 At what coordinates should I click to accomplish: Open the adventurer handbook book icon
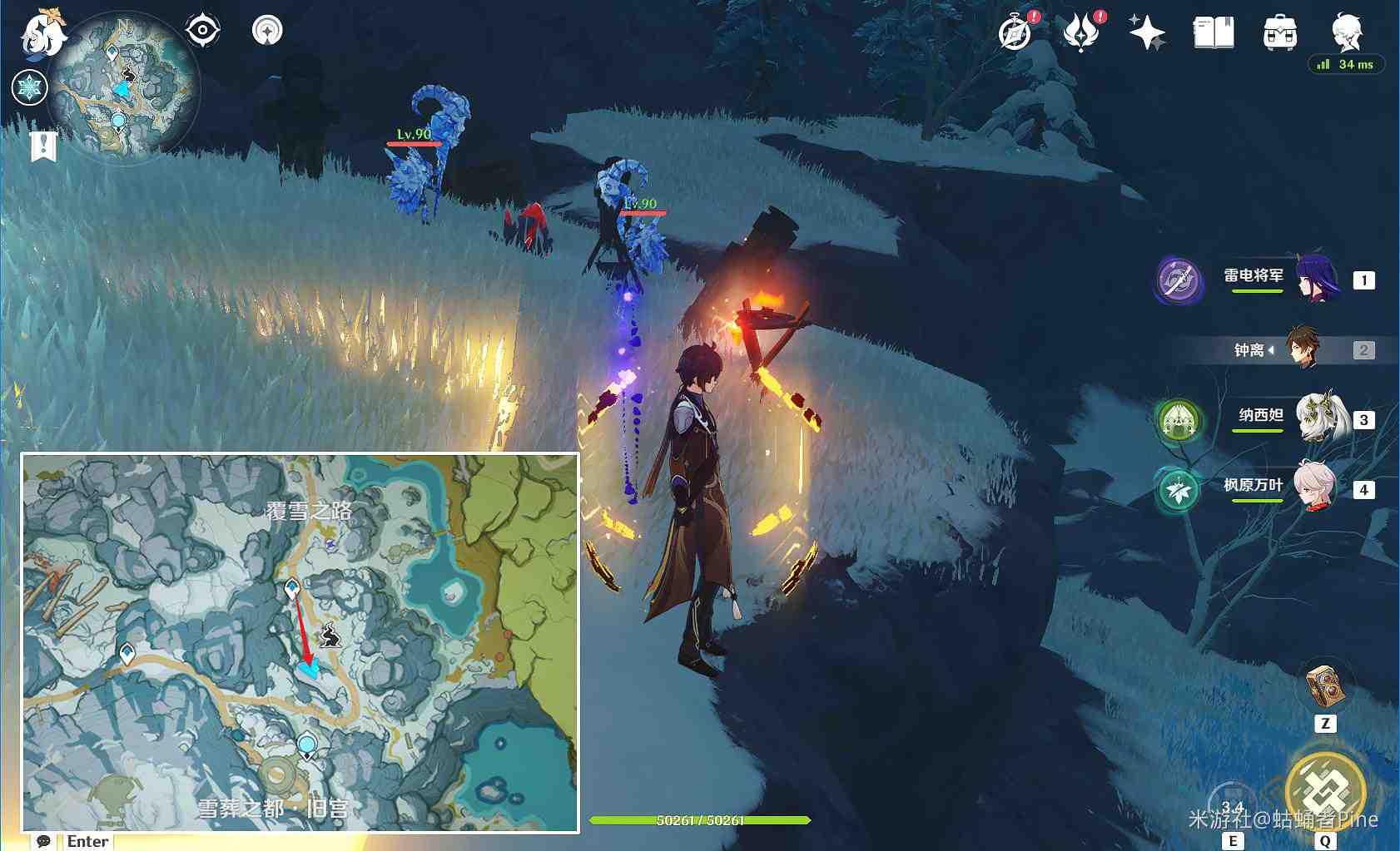(x=1214, y=33)
